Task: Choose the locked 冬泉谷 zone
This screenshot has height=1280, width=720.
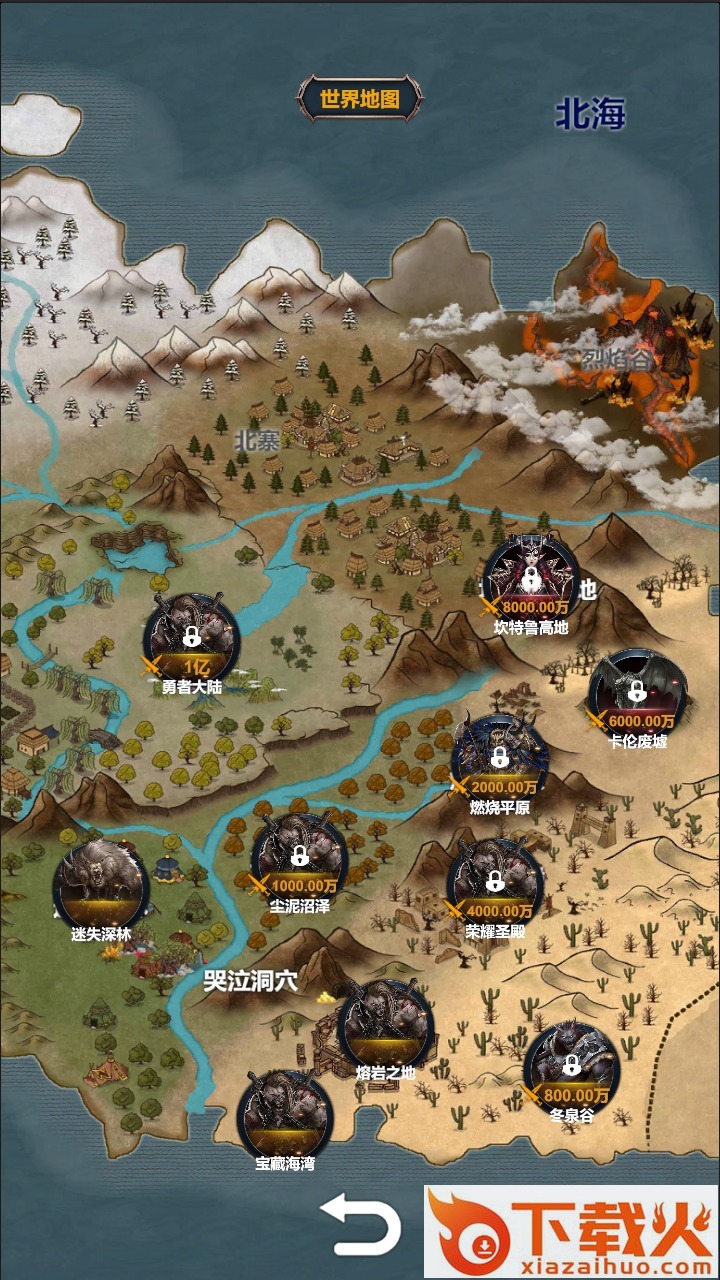Action: click(x=571, y=1068)
